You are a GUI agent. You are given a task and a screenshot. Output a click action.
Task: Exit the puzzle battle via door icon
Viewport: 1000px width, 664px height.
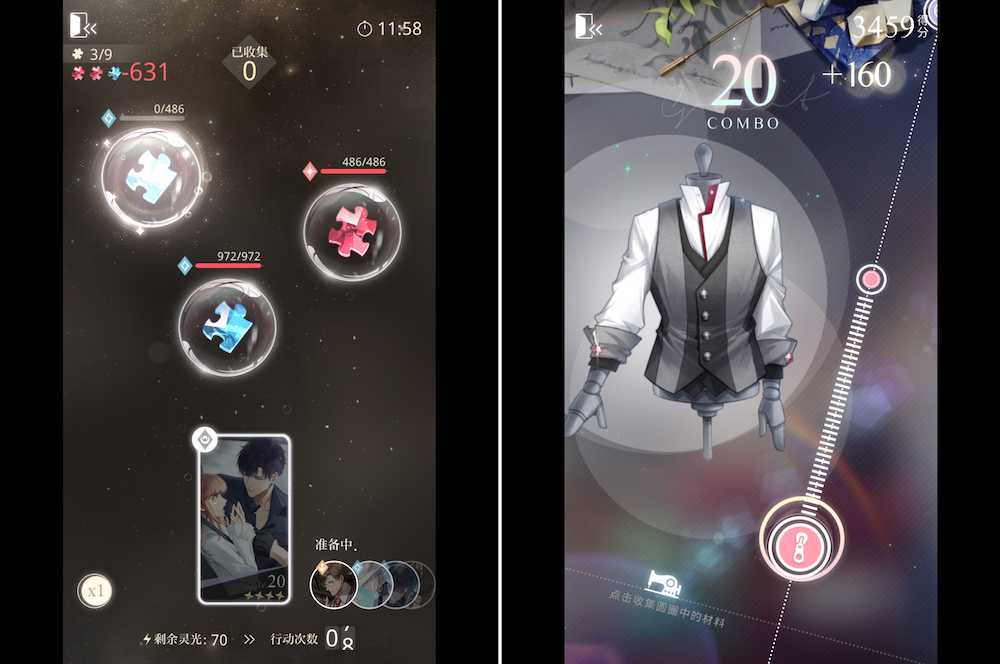point(82,27)
